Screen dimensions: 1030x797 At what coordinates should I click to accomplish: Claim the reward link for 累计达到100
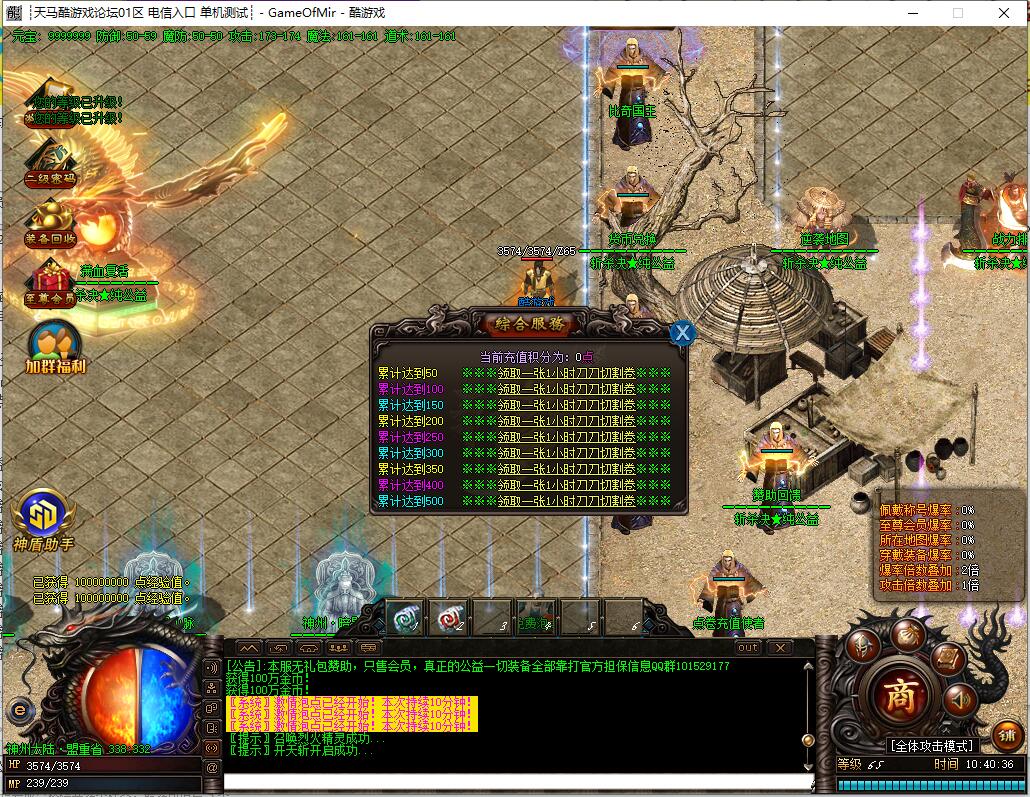click(566, 389)
